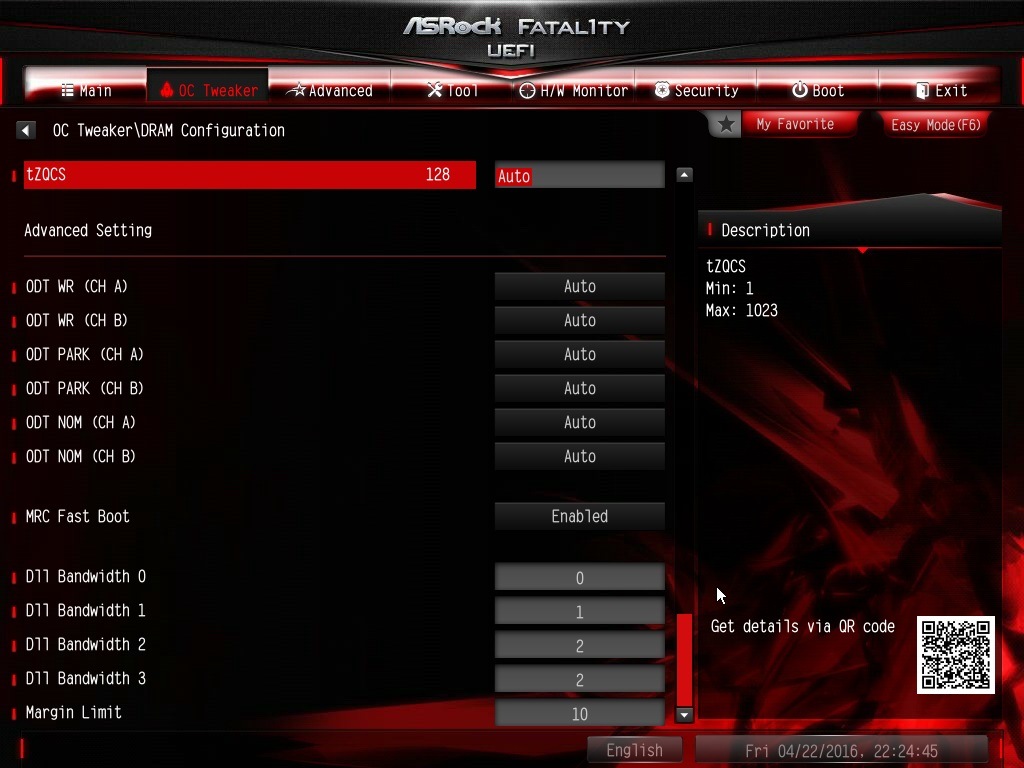Open the Security tab

click(x=696, y=90)
